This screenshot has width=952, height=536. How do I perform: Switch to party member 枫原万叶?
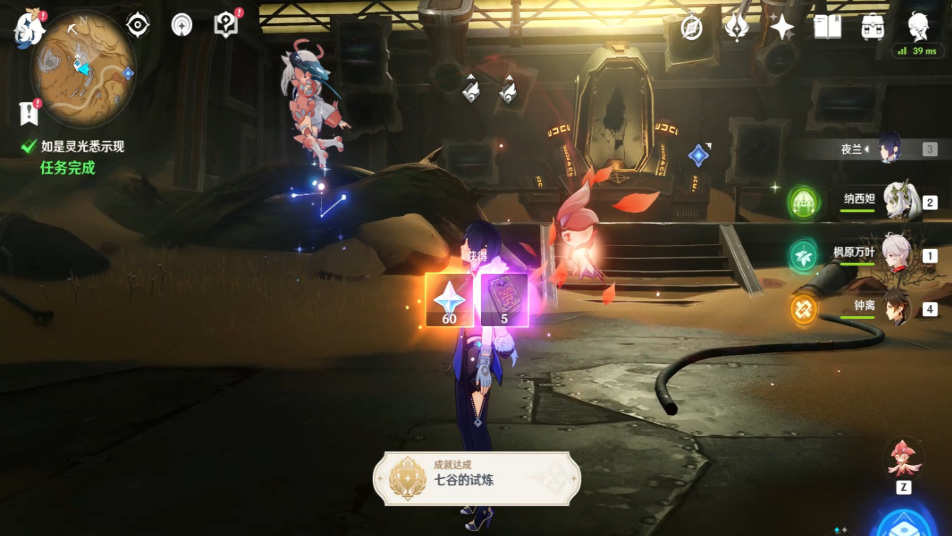click(x=897, y=254)
